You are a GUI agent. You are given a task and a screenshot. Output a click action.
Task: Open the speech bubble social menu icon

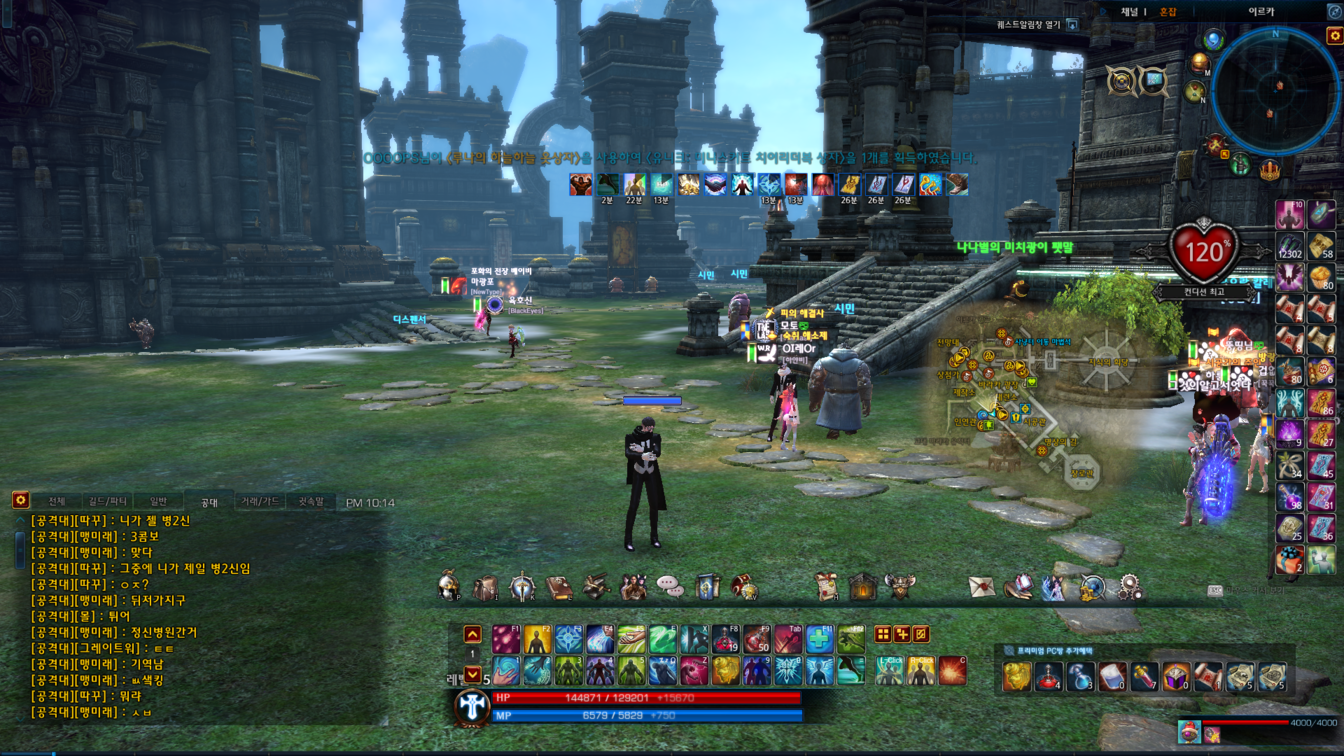click(670, 588)
